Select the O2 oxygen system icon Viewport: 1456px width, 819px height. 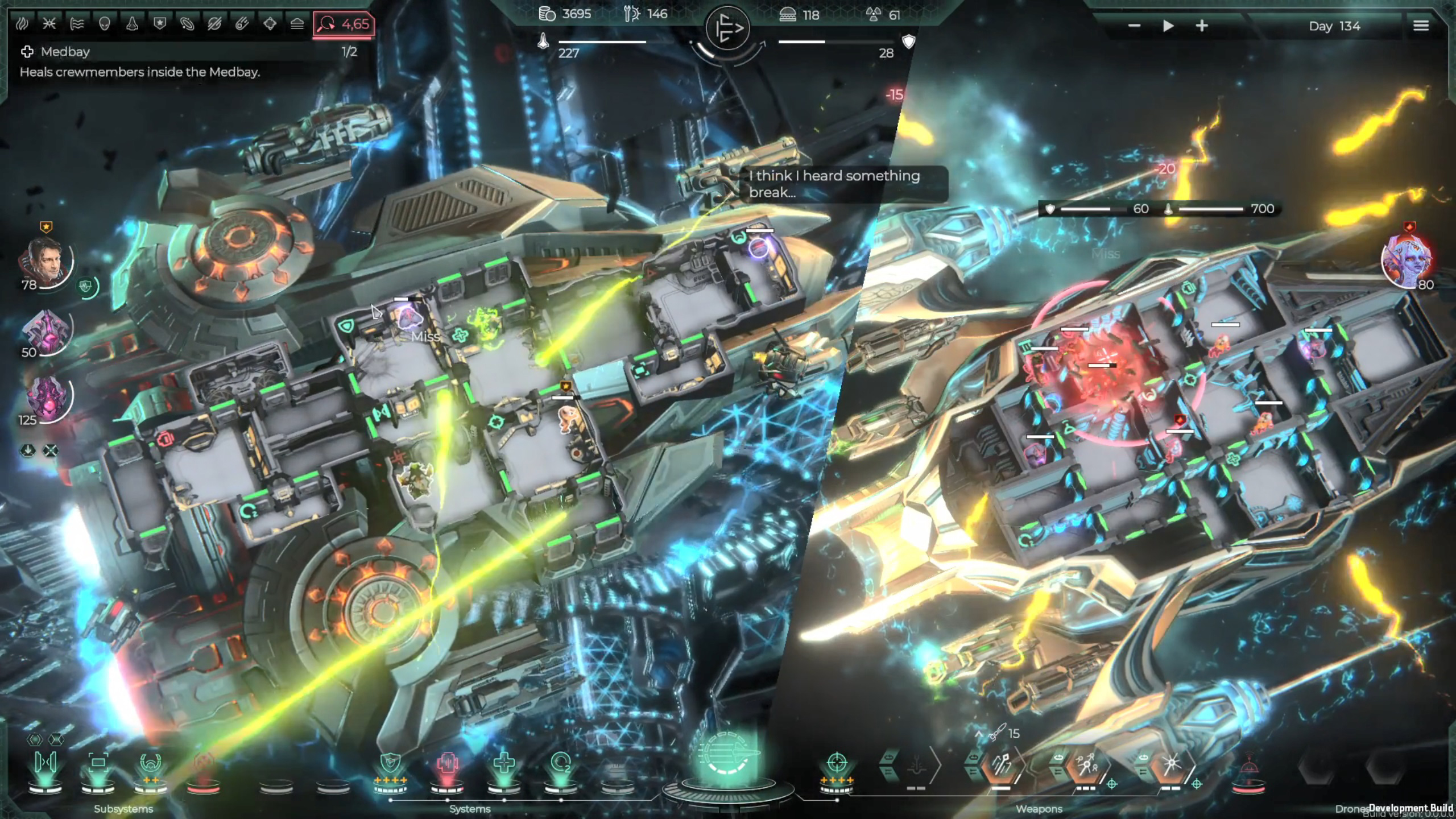click(560, 763)
